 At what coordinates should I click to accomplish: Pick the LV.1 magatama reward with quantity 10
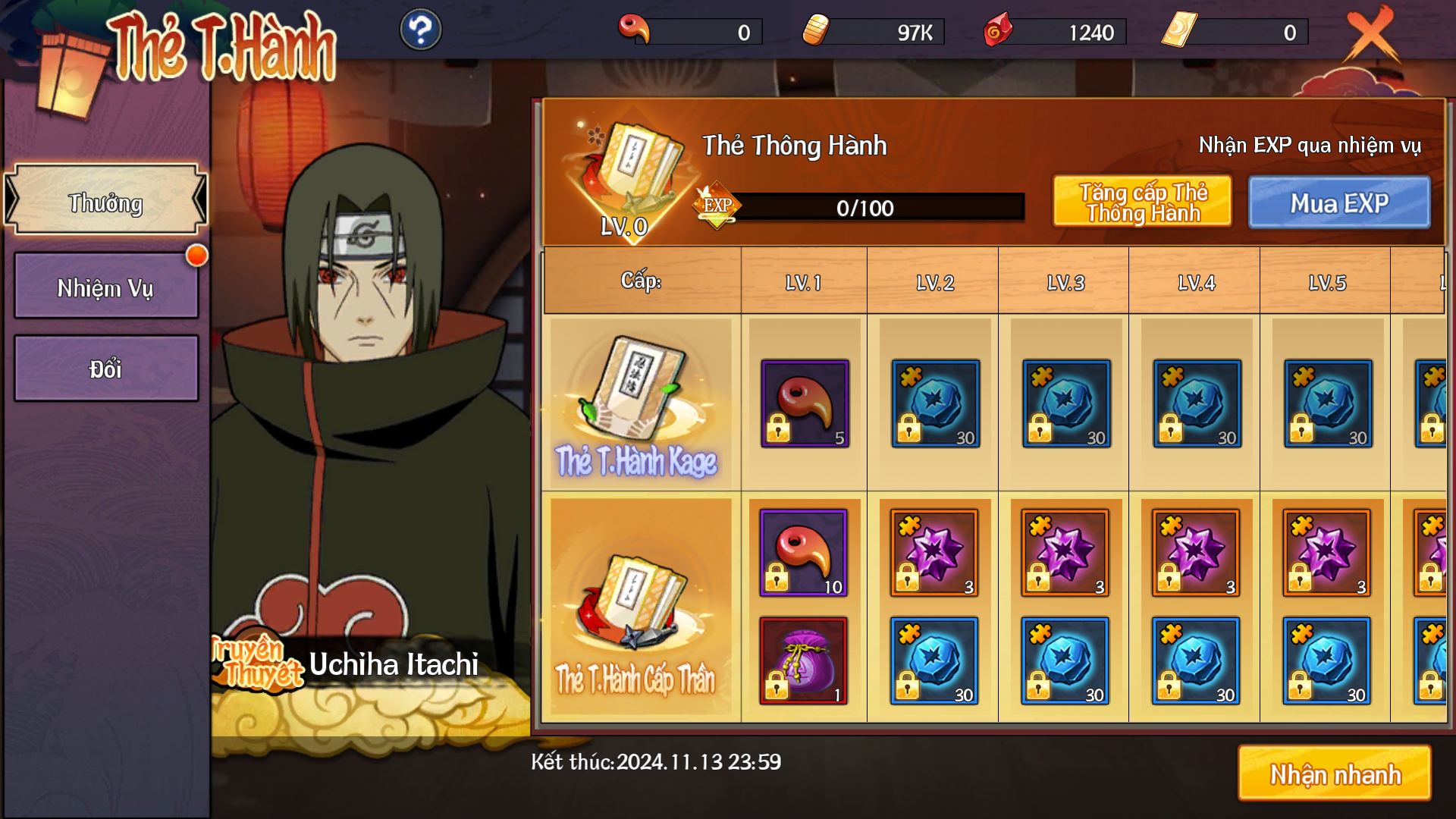click(x=803, y=553)
